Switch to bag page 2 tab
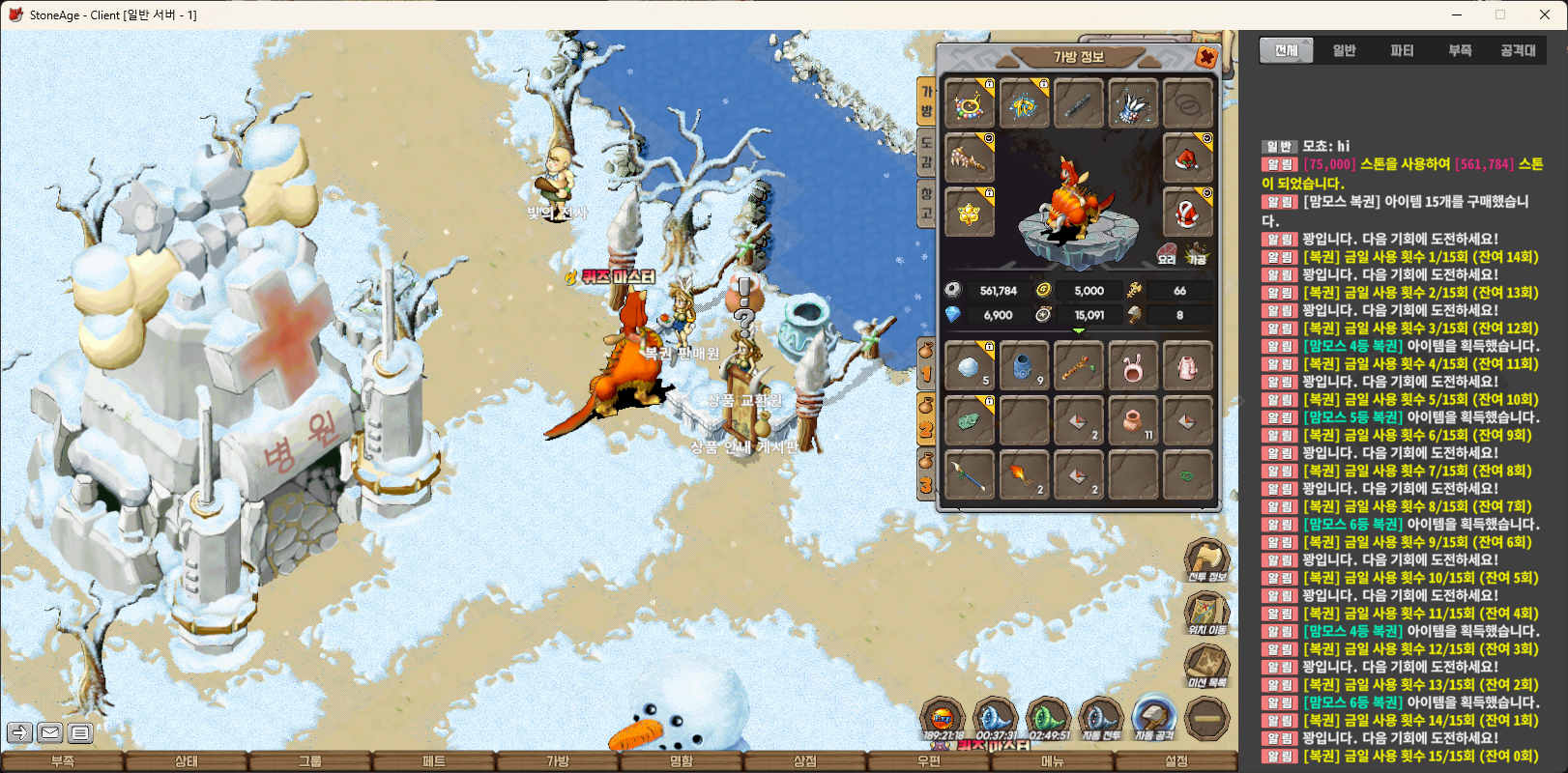Image resolution: width=1568 pixels, height=773 pixels. tap(926, 419)
